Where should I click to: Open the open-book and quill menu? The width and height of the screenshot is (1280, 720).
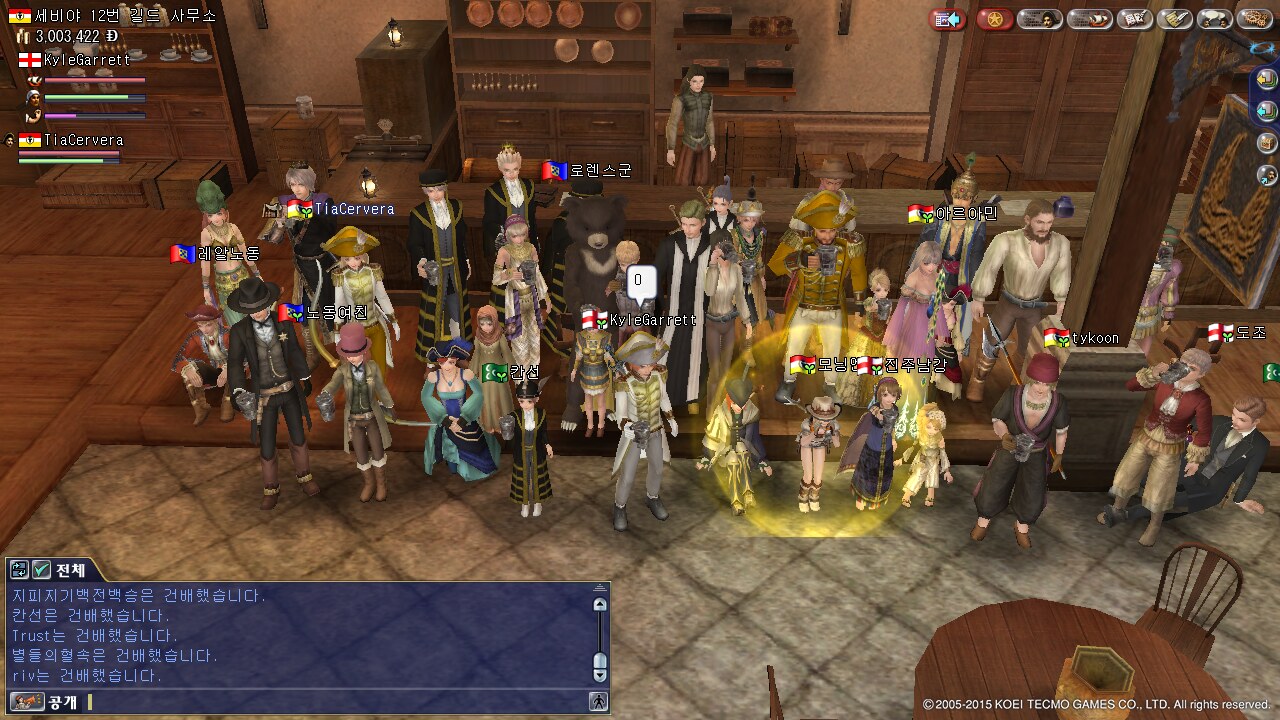pos(1135,19)
